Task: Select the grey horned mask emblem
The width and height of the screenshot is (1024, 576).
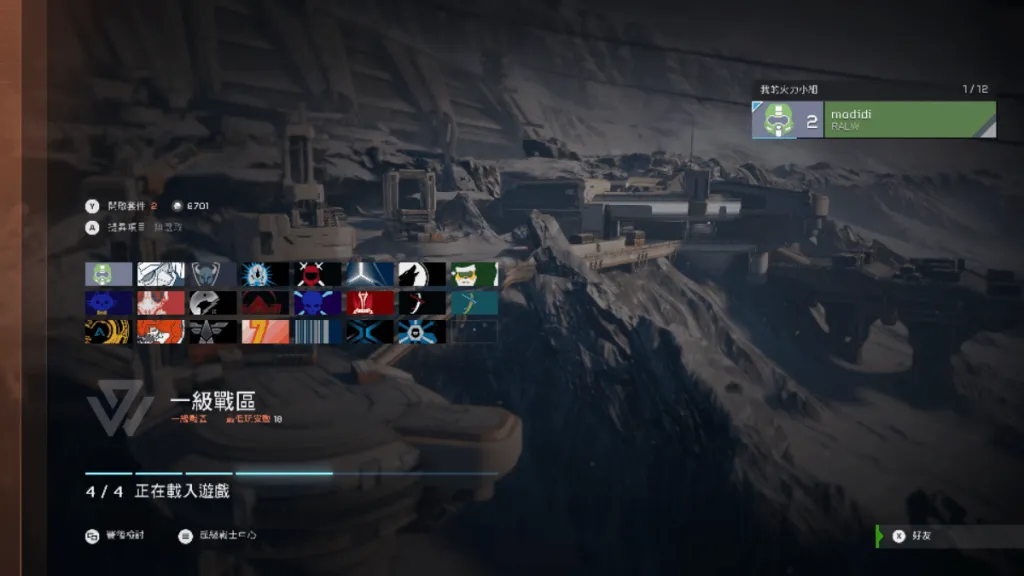Action: (213, 274)
